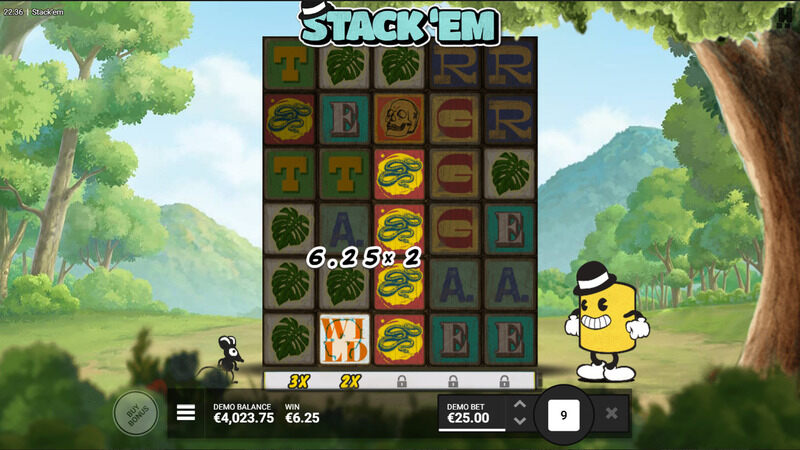This screenshot has width=800, height=450.
Task: Open the hamburger game menu
Action: click(186, 413)
